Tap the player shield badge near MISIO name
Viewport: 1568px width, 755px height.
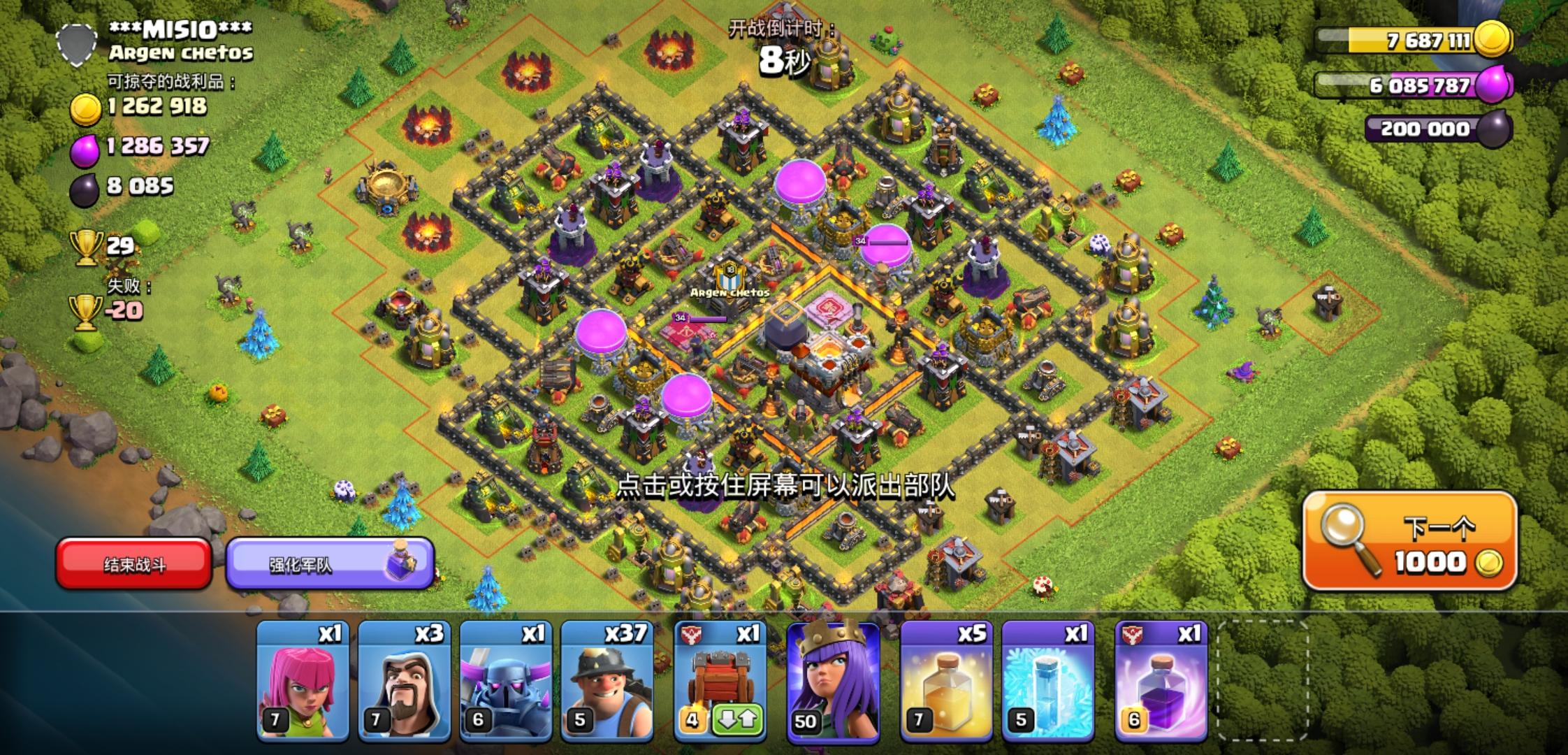click(x=77, y=45)
